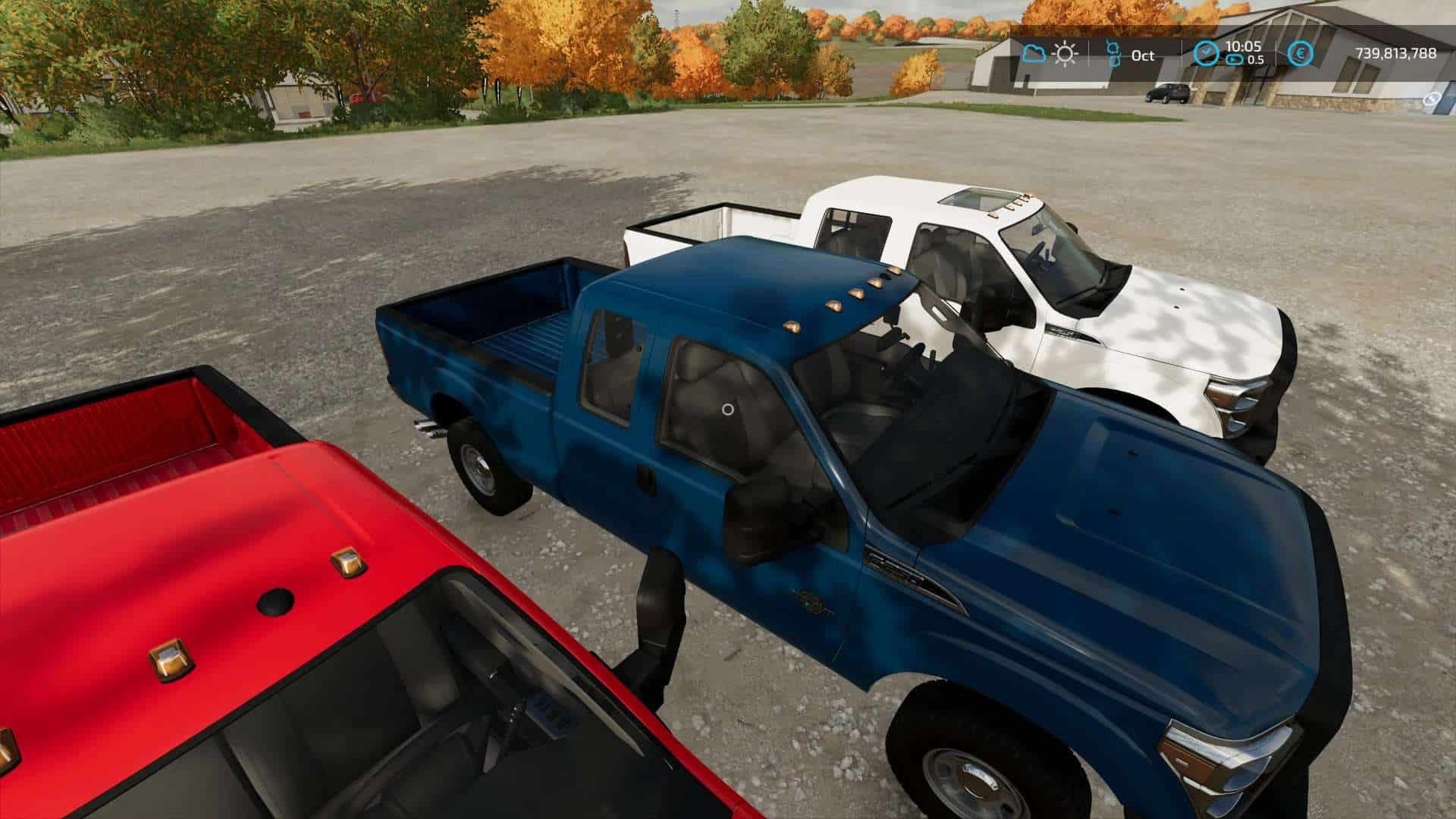Click the sun current-weather icon
Image resolution: width=1456 pixels, height=819 pixels.
coord(1065,54)
